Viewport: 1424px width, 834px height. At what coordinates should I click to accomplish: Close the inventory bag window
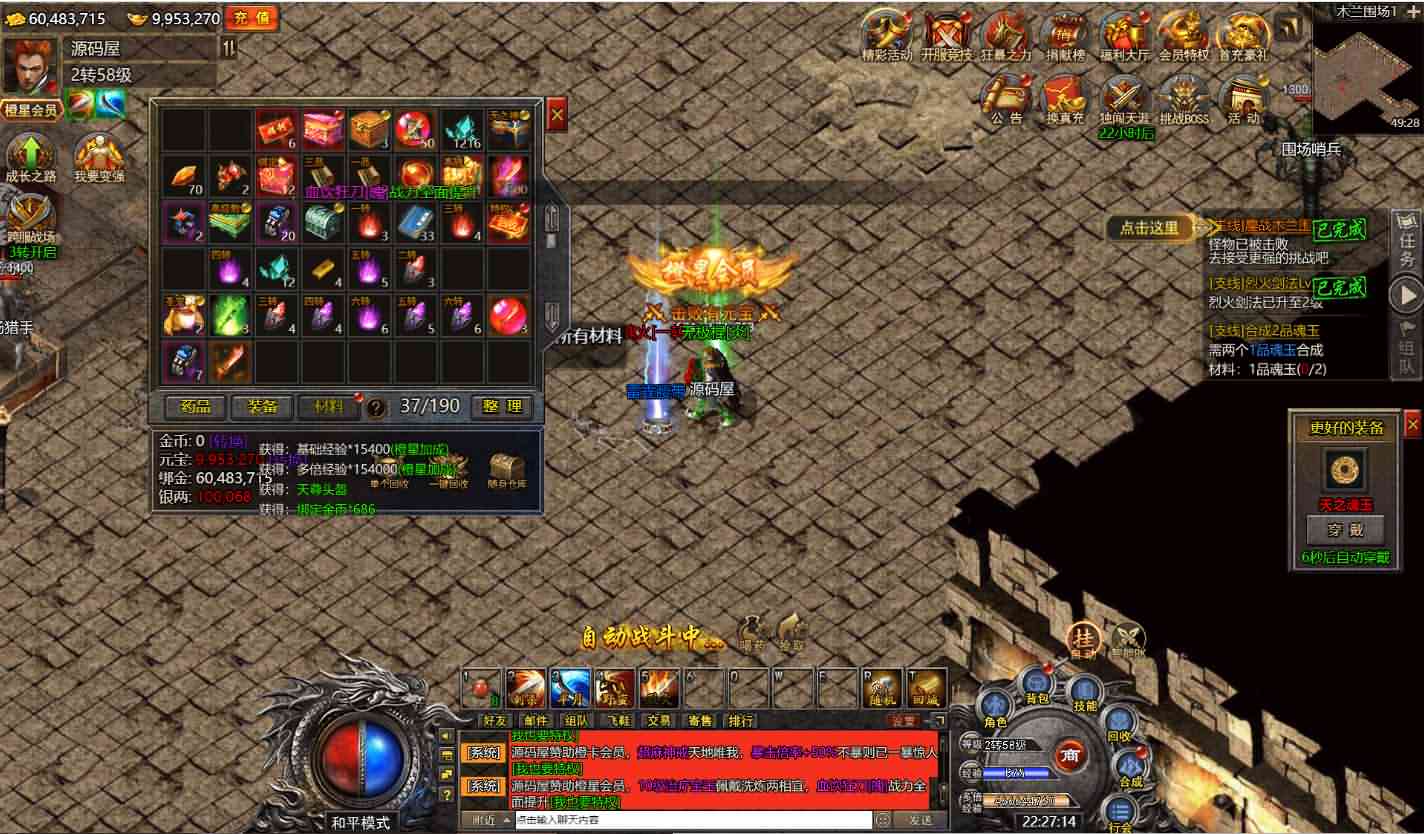(557, 116)
